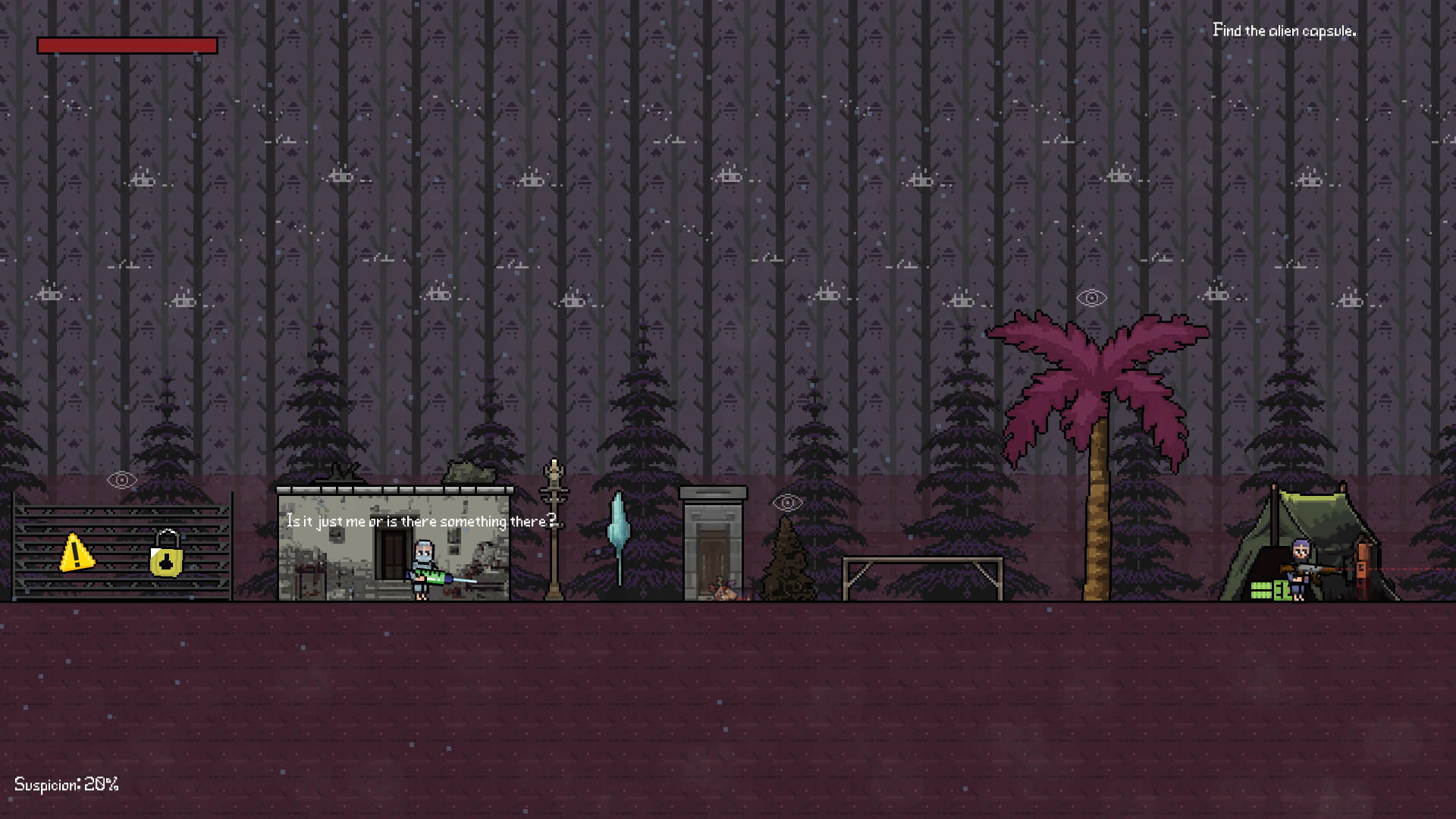
Task: Click the eye icon above the pink palm tree
Action: click(x=1090, y=297)
